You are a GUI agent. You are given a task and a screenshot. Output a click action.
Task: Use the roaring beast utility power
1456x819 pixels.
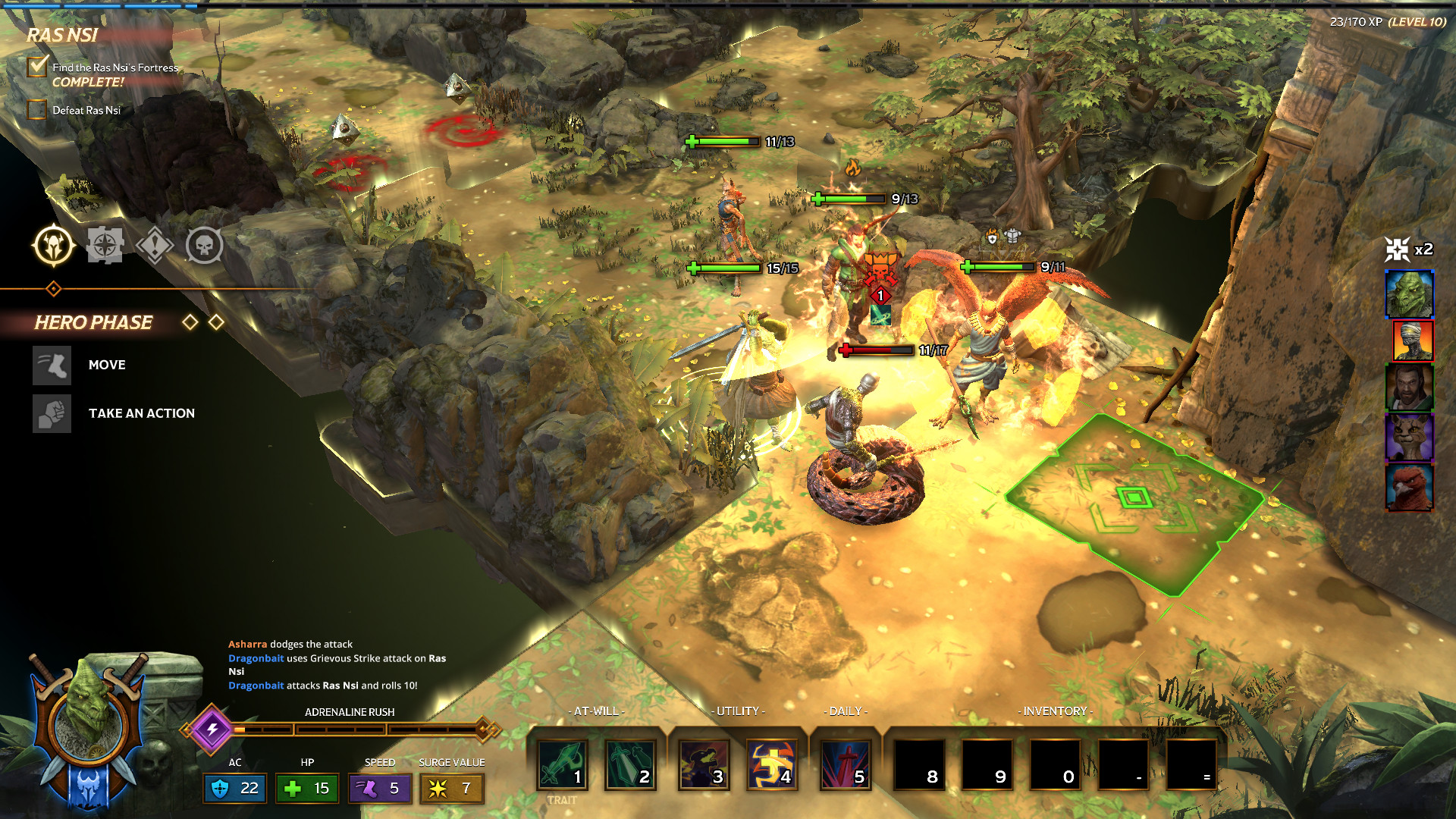pyautogui.click(x=704, y=764)
